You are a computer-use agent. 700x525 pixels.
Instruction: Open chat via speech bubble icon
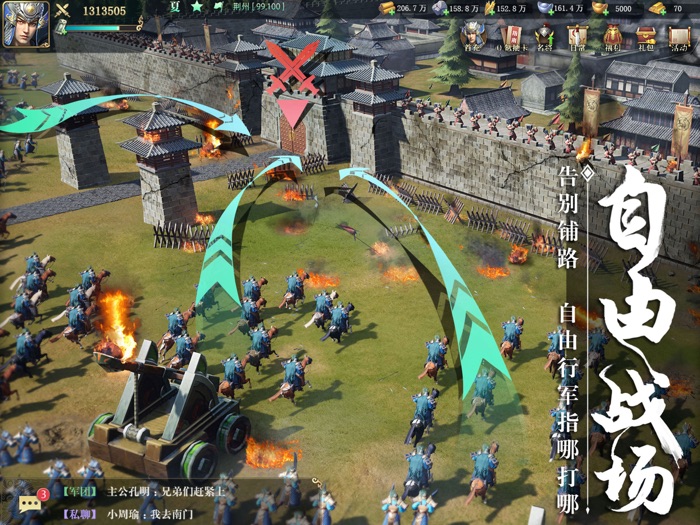(x=29, y=502)
